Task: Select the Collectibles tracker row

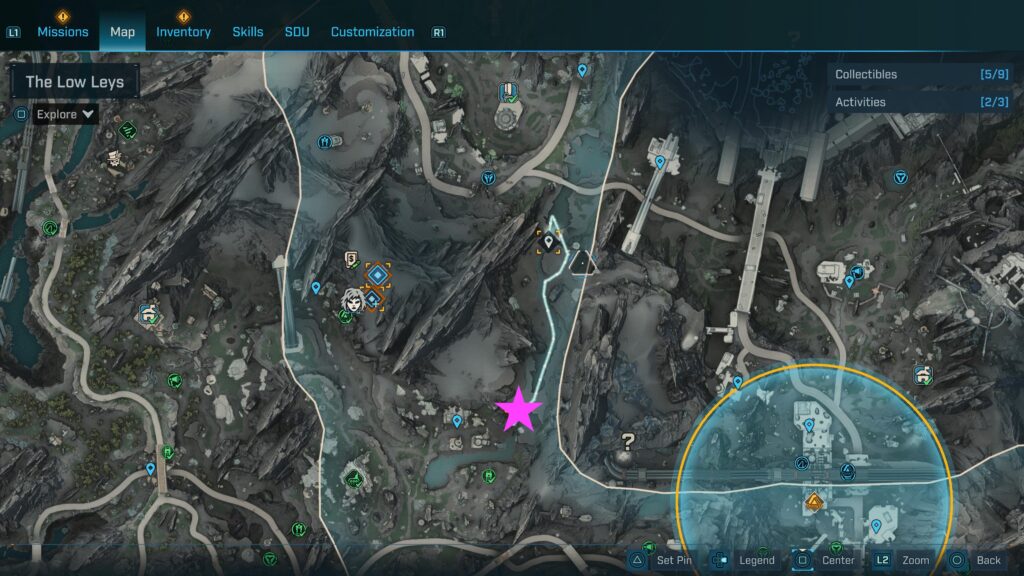Action: coord(922,74)
